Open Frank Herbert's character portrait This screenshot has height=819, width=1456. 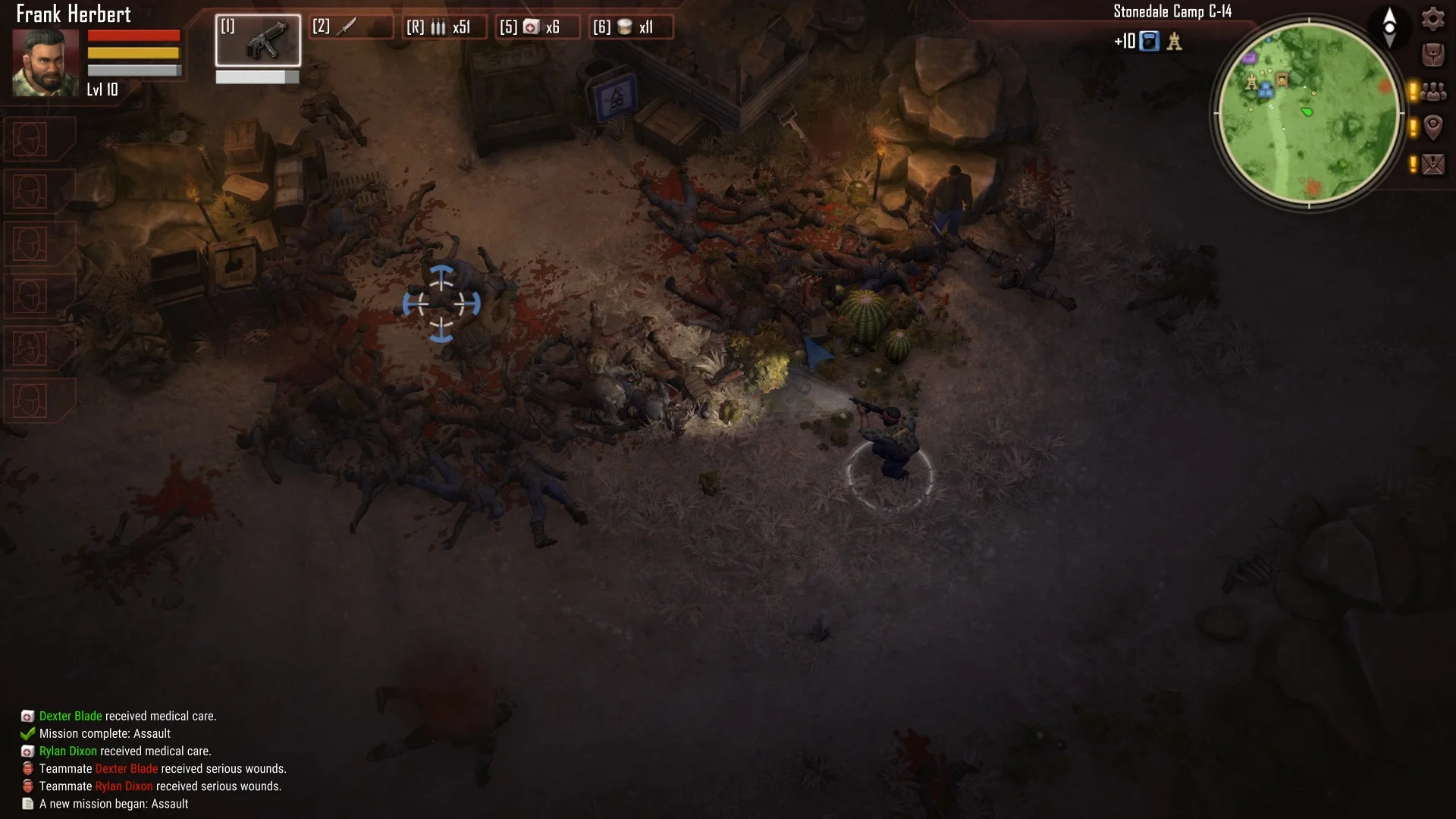(x=45, y=62)
